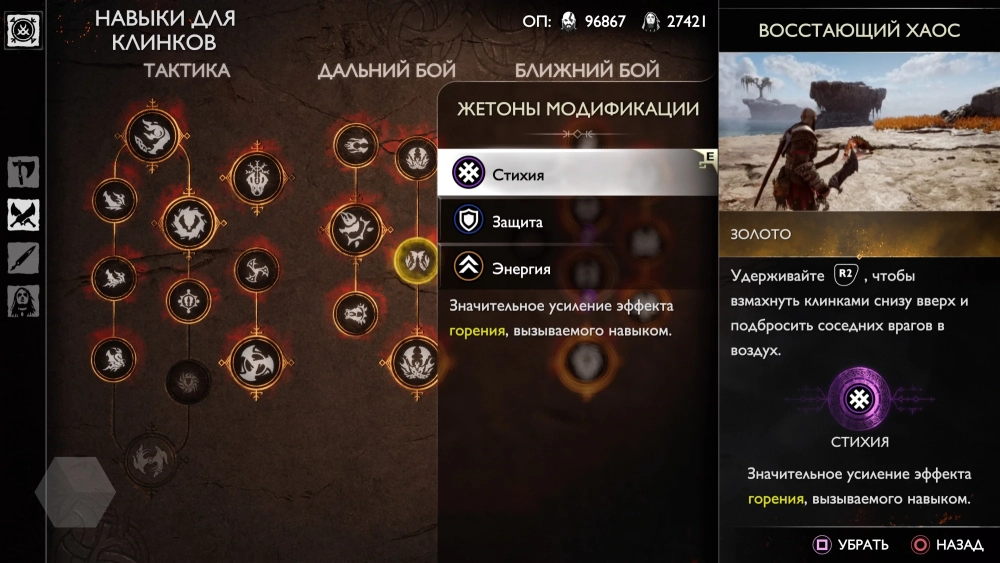Open the Дальний бой skill column
1000x563 pixels.
click(x=386, y=70)
